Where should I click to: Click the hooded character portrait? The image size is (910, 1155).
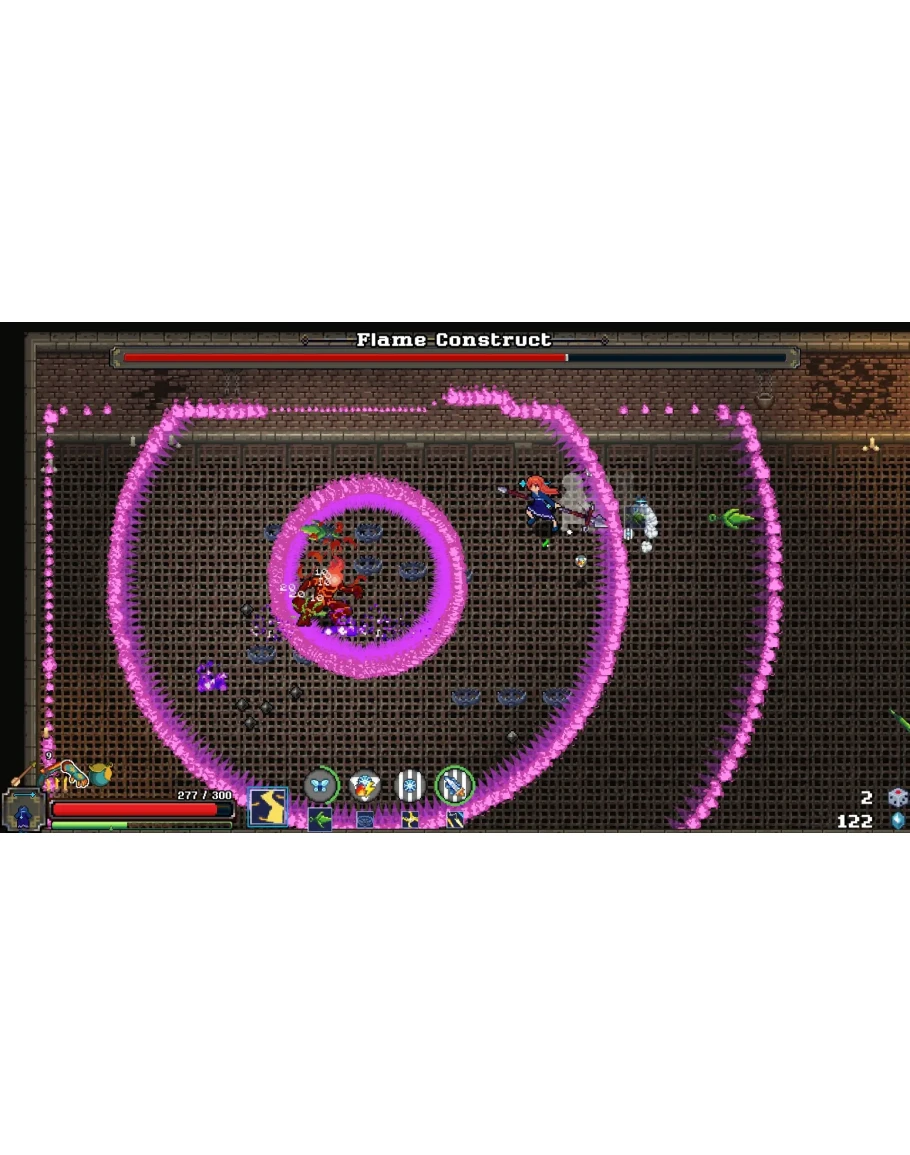tap(22, 809)
